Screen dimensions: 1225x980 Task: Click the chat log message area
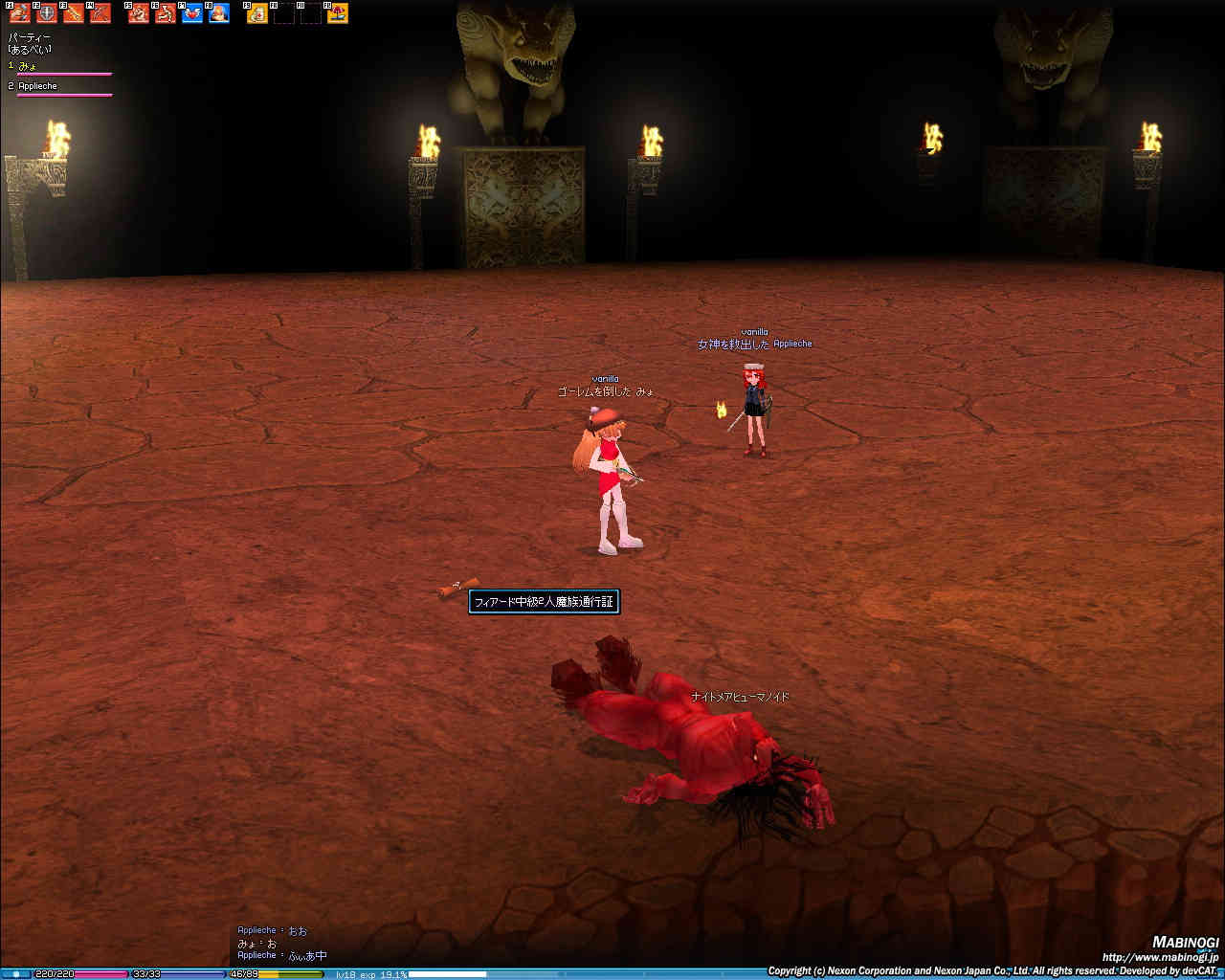coord(282,943)
